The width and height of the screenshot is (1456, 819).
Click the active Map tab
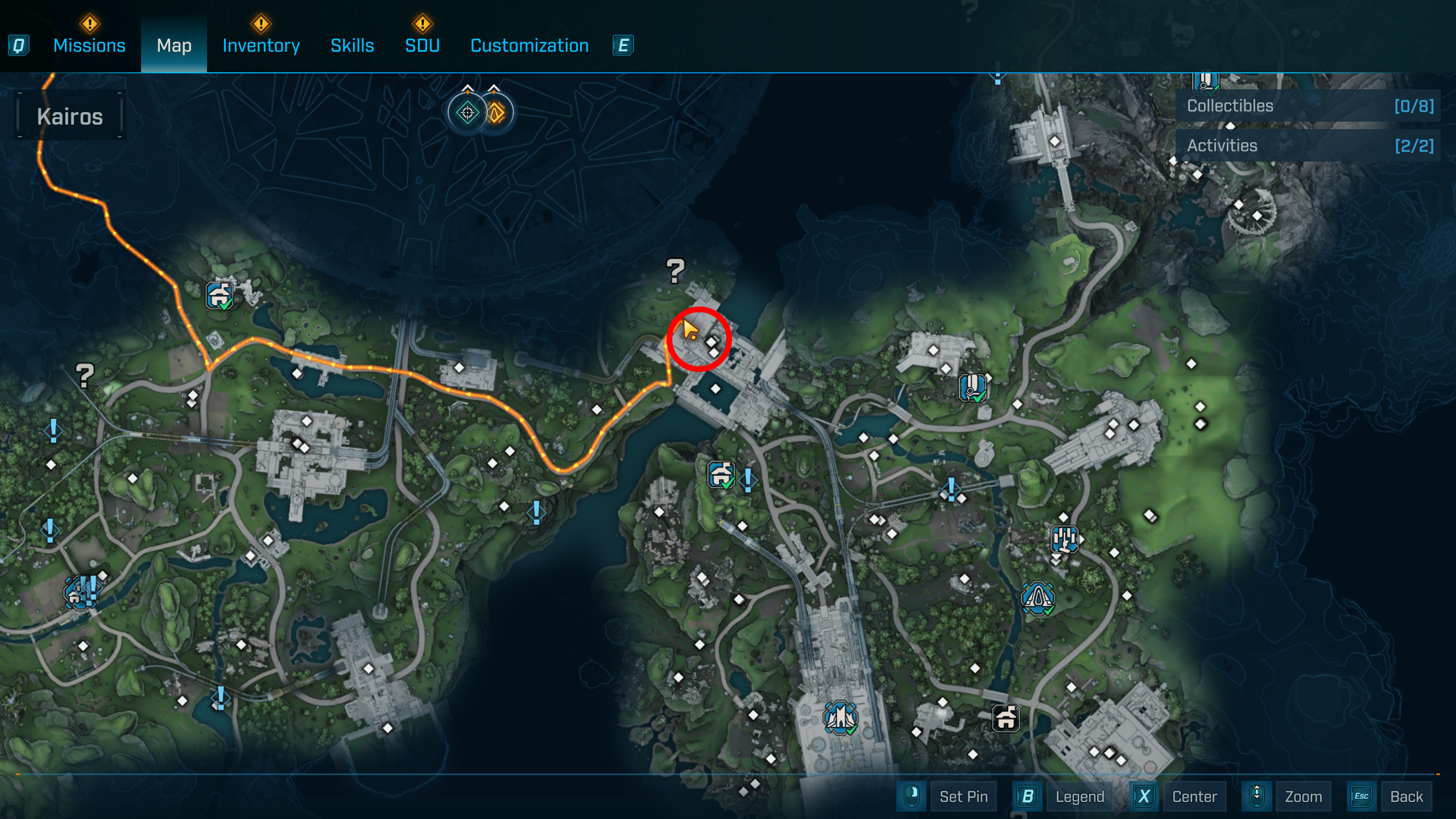[x=174, y=45]
